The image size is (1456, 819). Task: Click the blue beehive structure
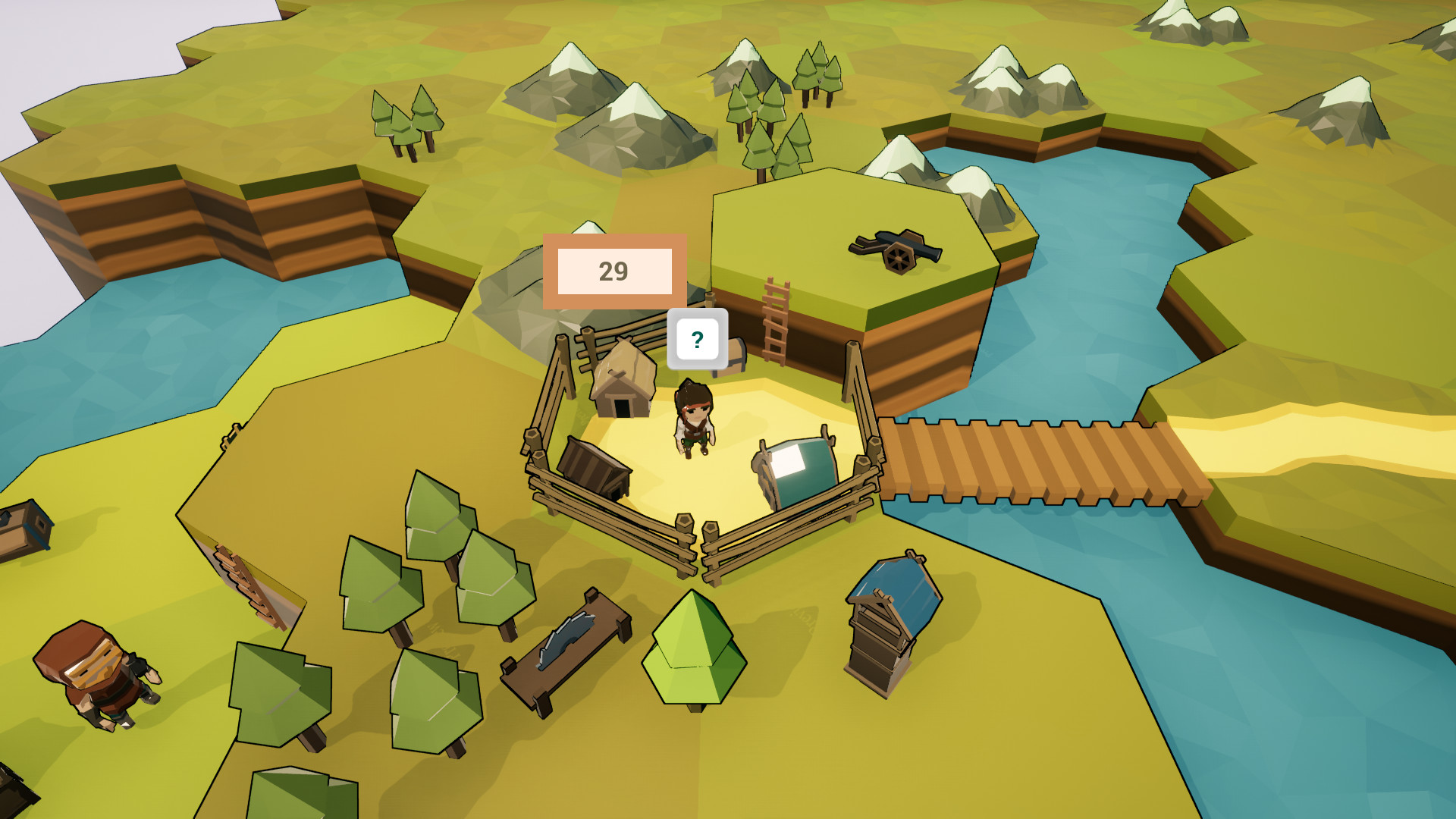point(878,622)
